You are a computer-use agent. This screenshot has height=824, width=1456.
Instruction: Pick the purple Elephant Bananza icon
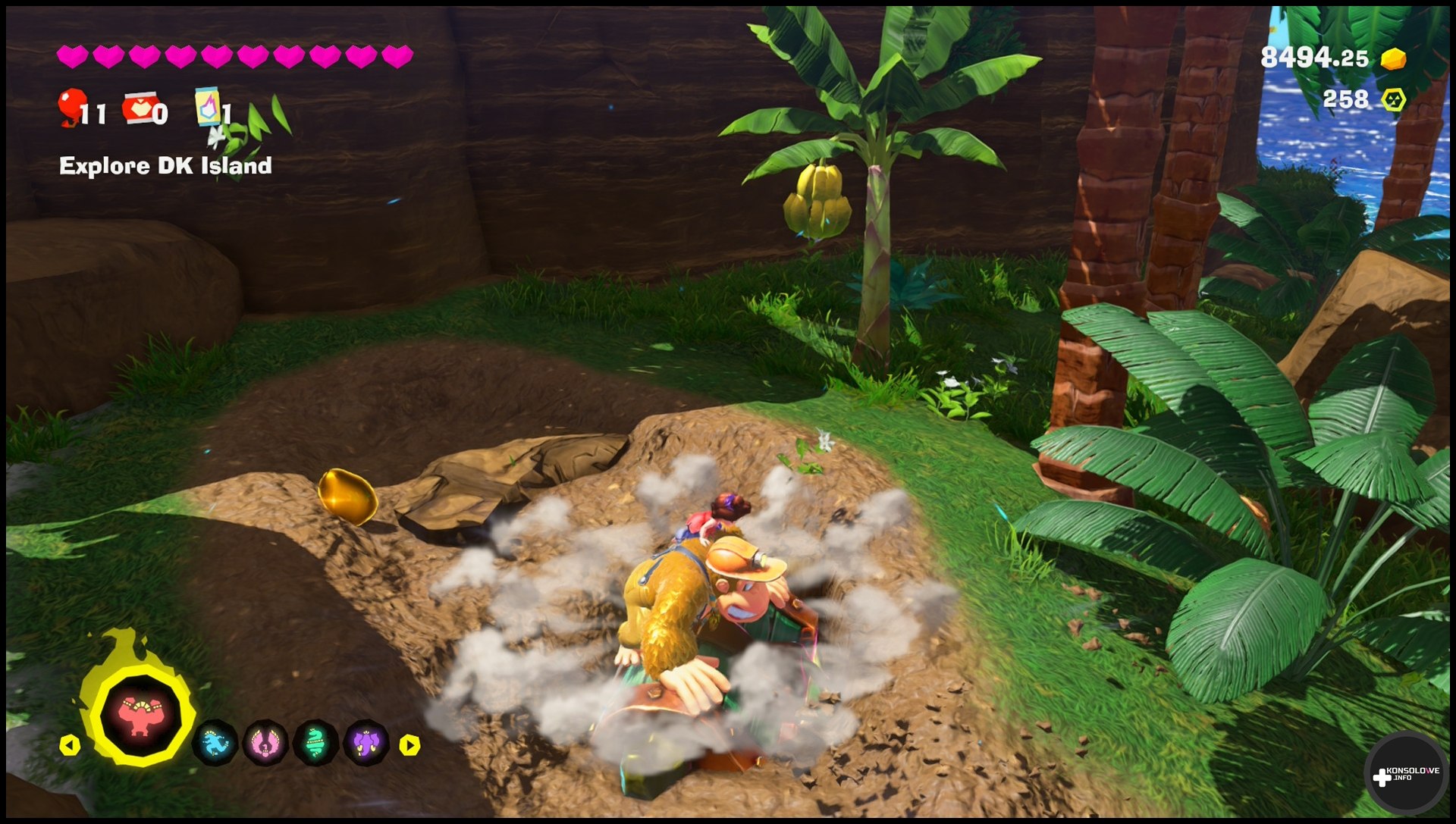tap(367, 743)
